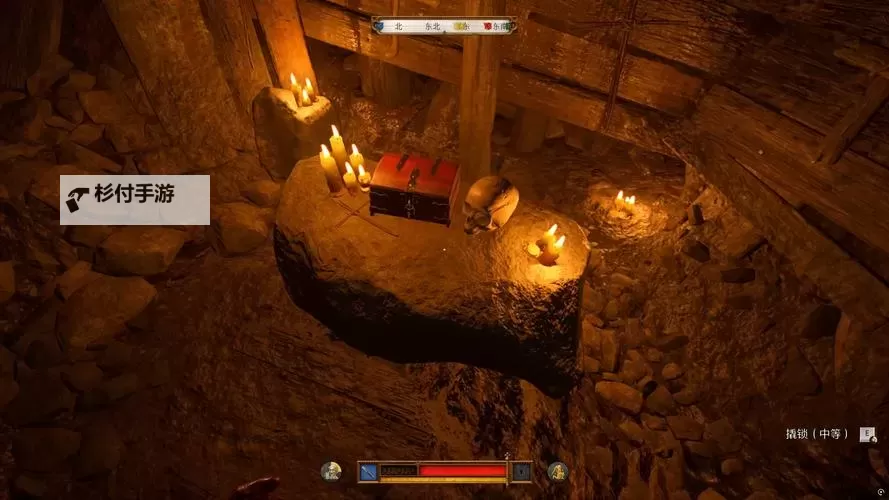Click the blue weapon slot beside the health bar

coord(369,471)
